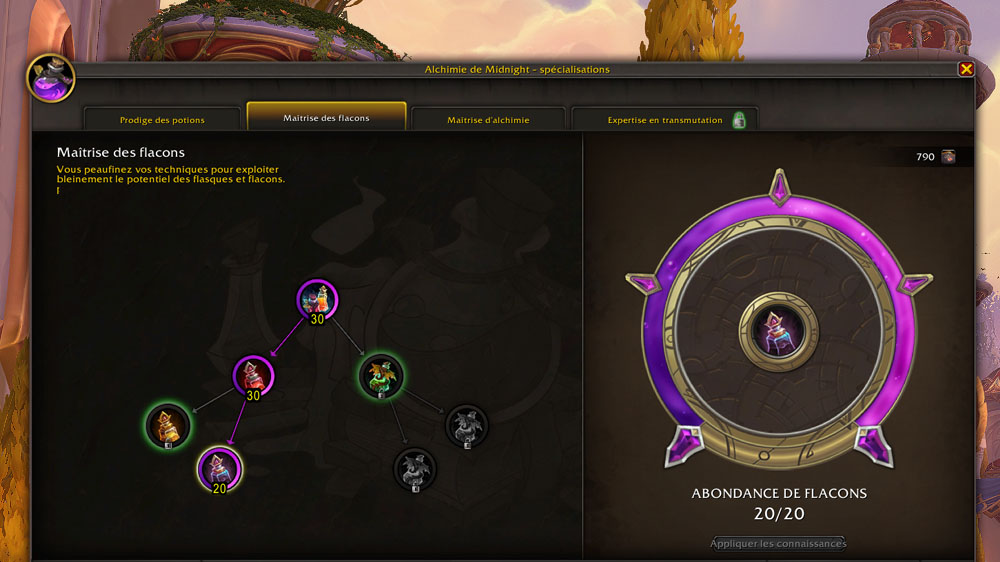The width and height of the screenshot is (1000, 562).
Task: Click Appliquer les connaissances button
Action: click(x=778, y=543)
